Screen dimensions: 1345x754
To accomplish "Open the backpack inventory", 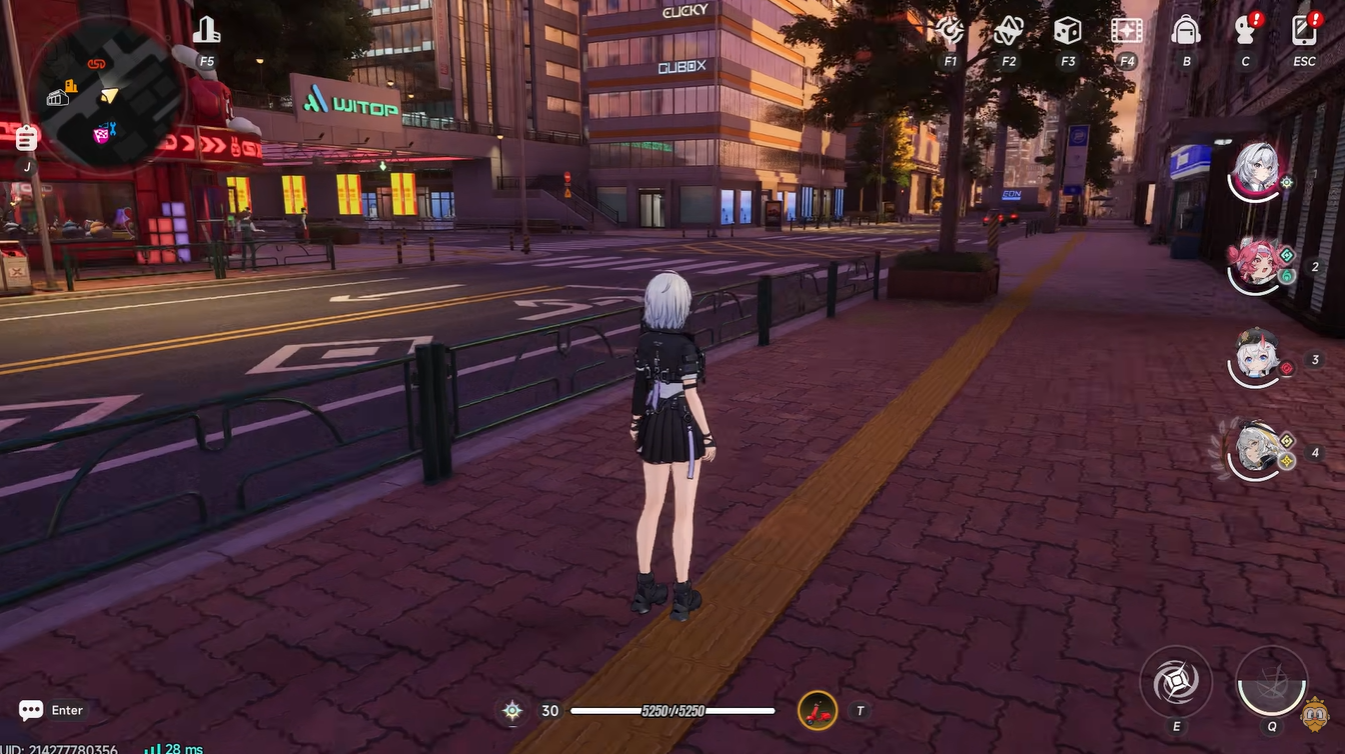I will [x=1186, y=31].
